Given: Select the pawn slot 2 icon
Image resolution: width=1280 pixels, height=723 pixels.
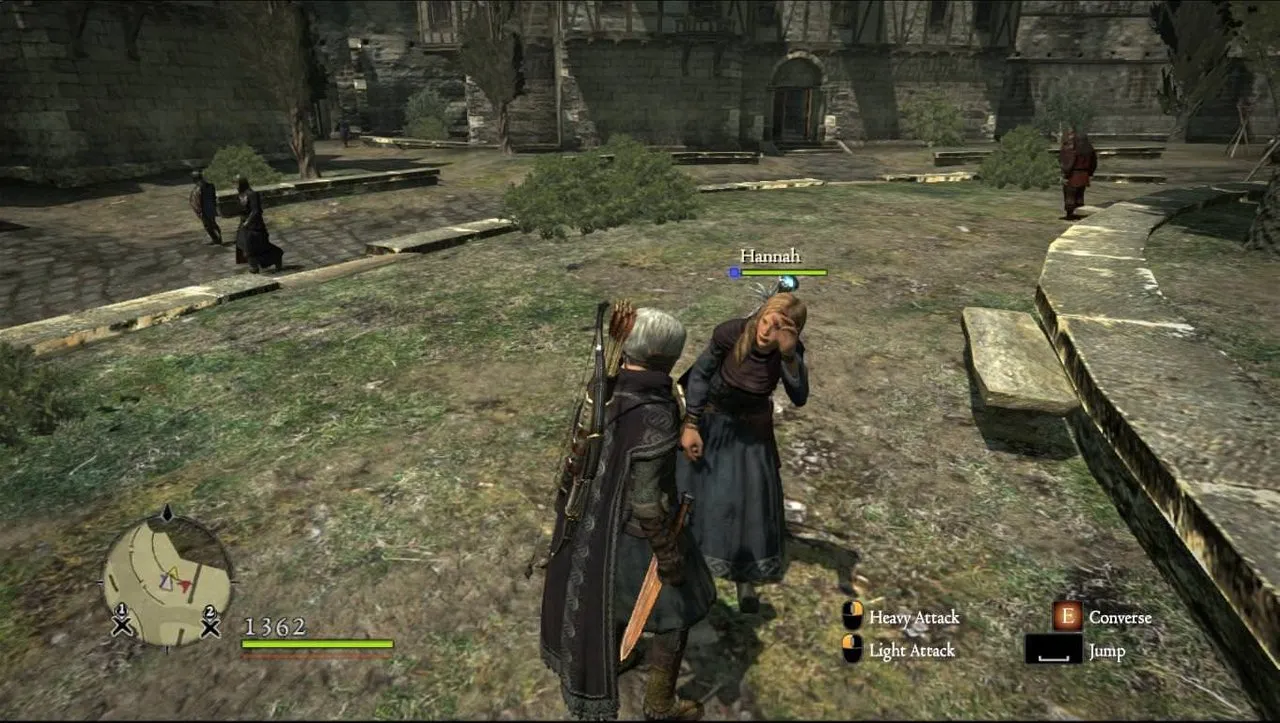Looking at the screenshot, I should 210,622.
